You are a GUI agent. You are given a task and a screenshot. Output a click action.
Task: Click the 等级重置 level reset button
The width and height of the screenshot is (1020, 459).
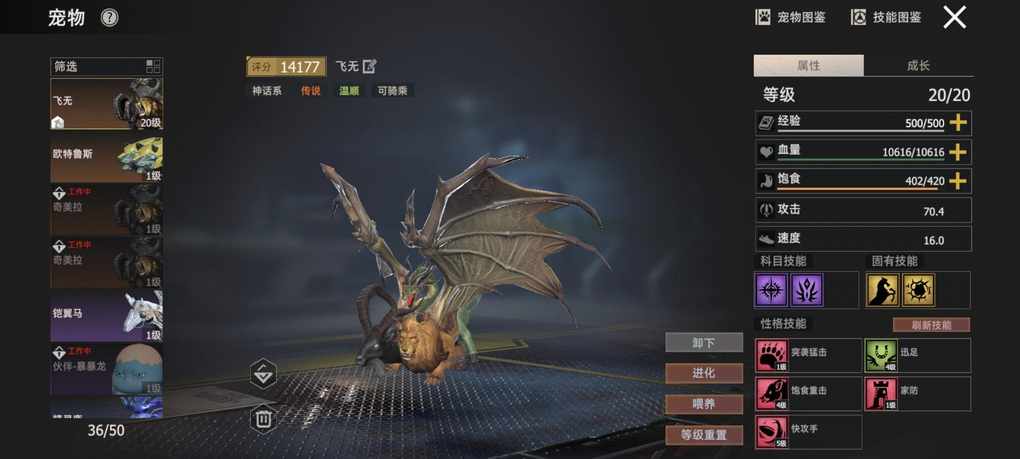(704, 435)
